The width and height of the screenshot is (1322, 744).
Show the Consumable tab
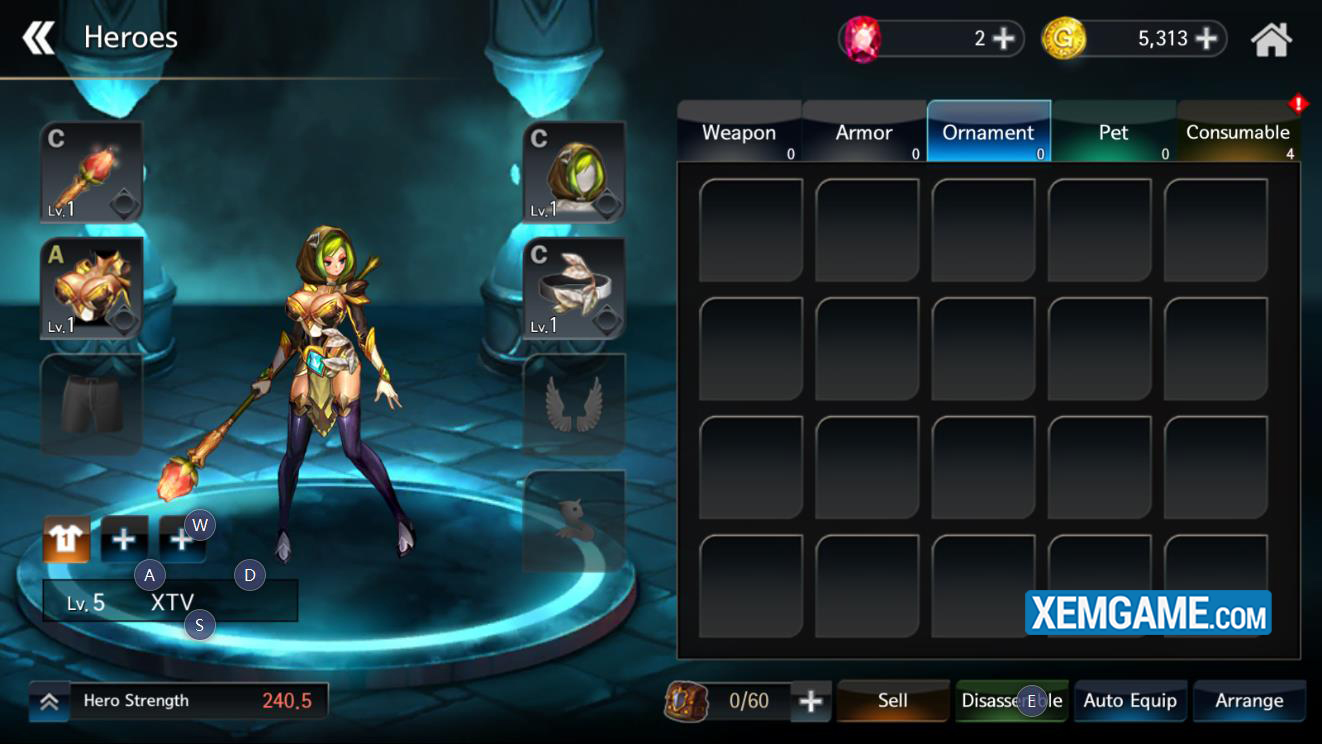click(x=1238, y=133)
